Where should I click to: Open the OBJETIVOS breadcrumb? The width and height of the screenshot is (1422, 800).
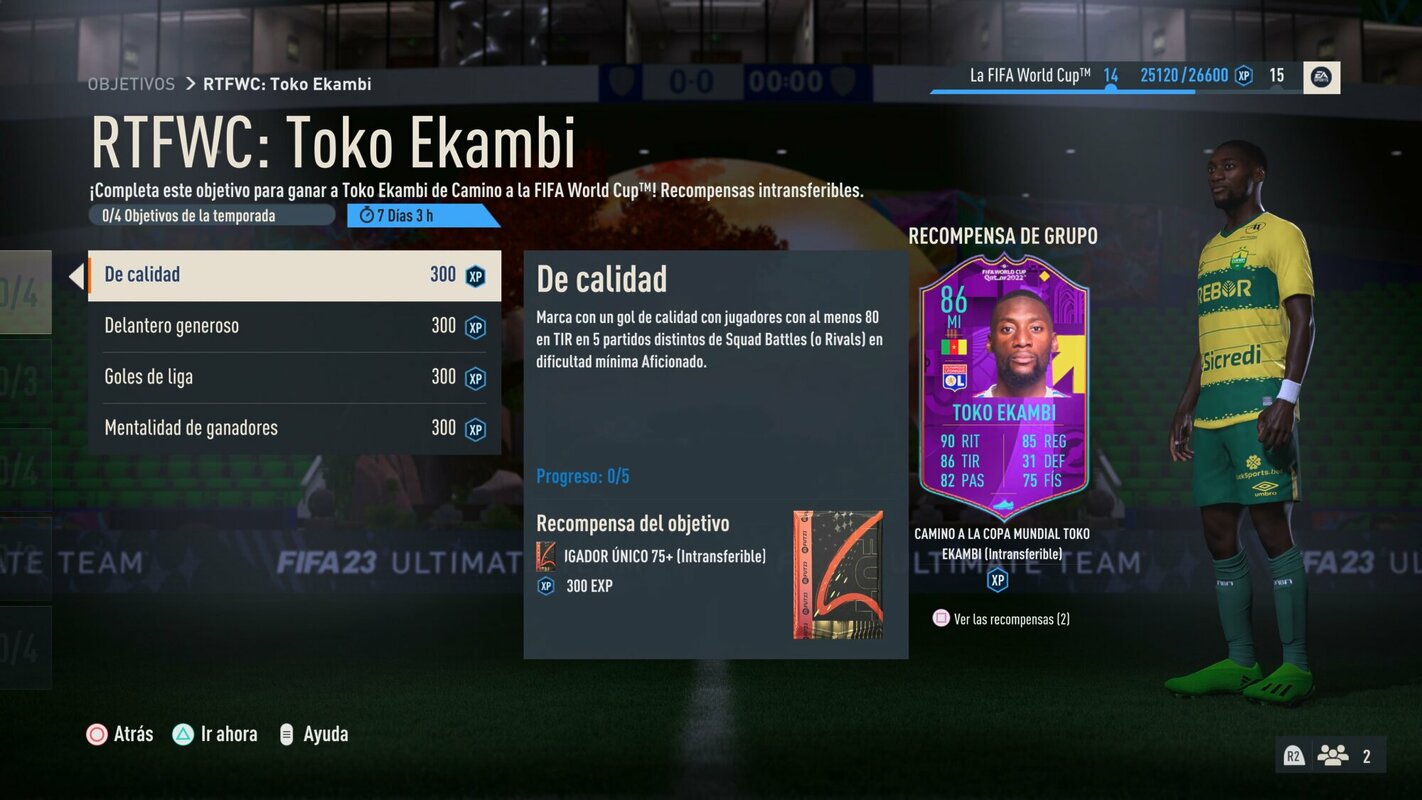131,84
